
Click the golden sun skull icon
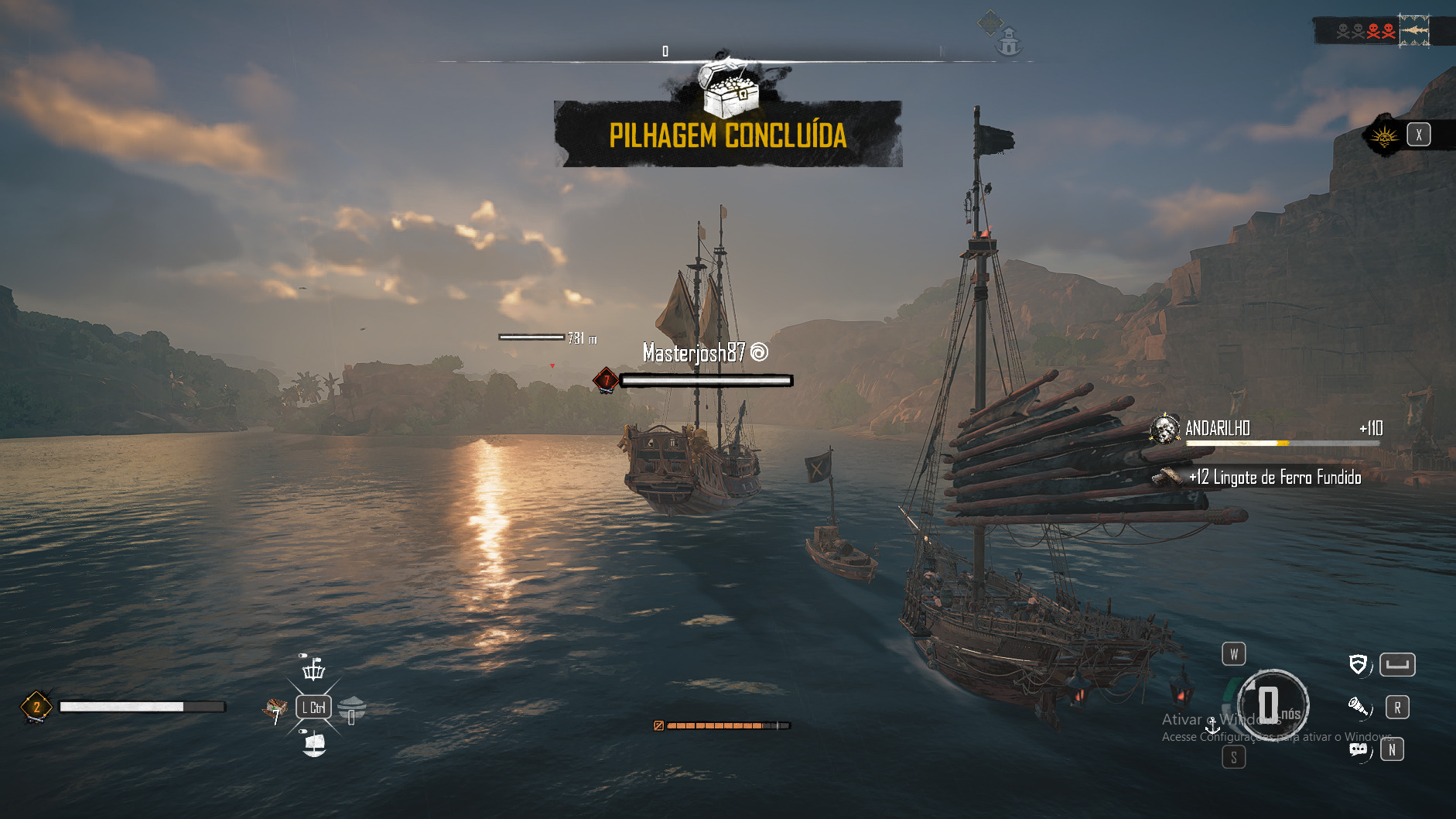coord(1384,137)
